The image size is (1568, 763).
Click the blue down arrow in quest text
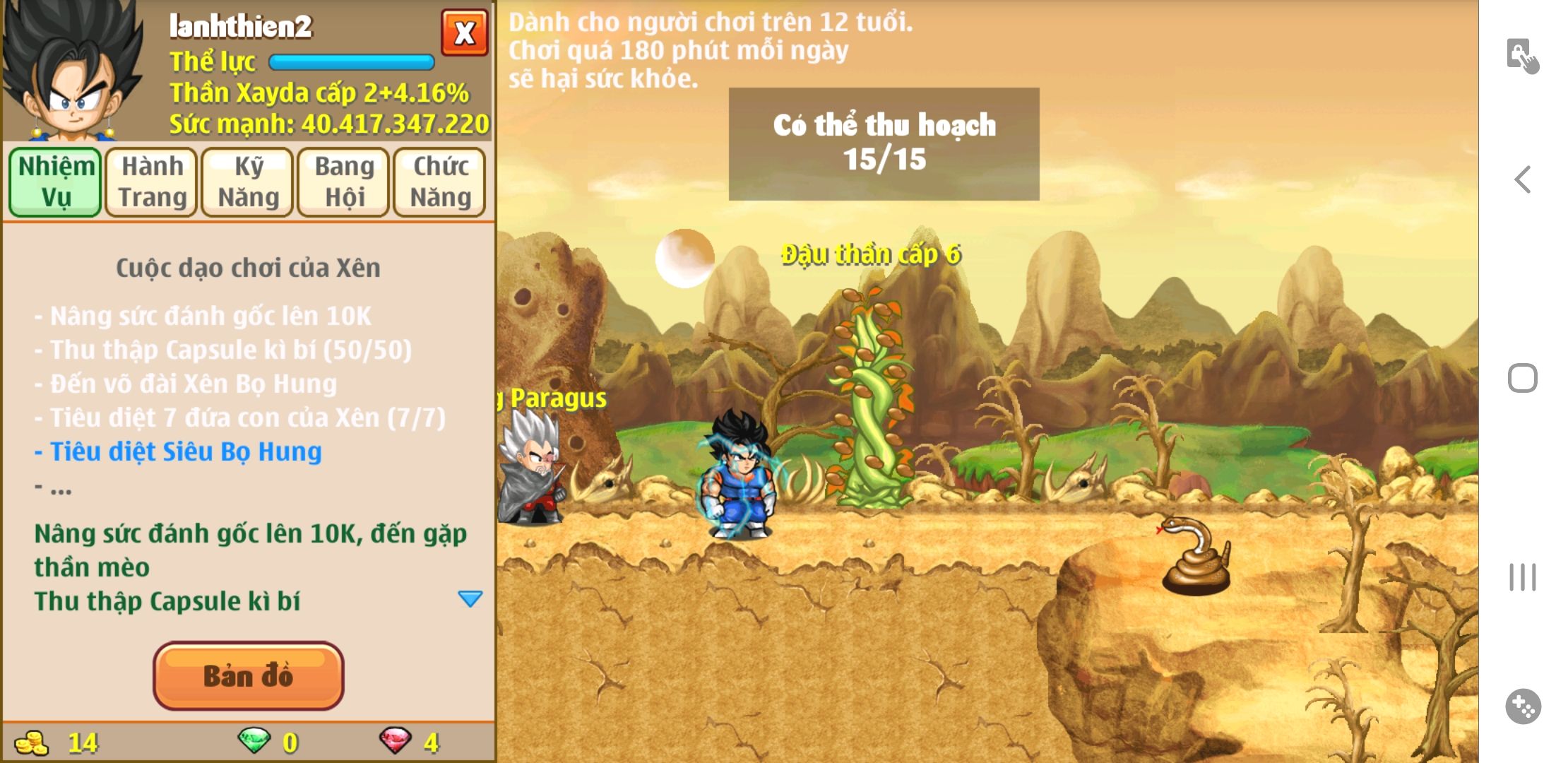[x=470, y=599]
